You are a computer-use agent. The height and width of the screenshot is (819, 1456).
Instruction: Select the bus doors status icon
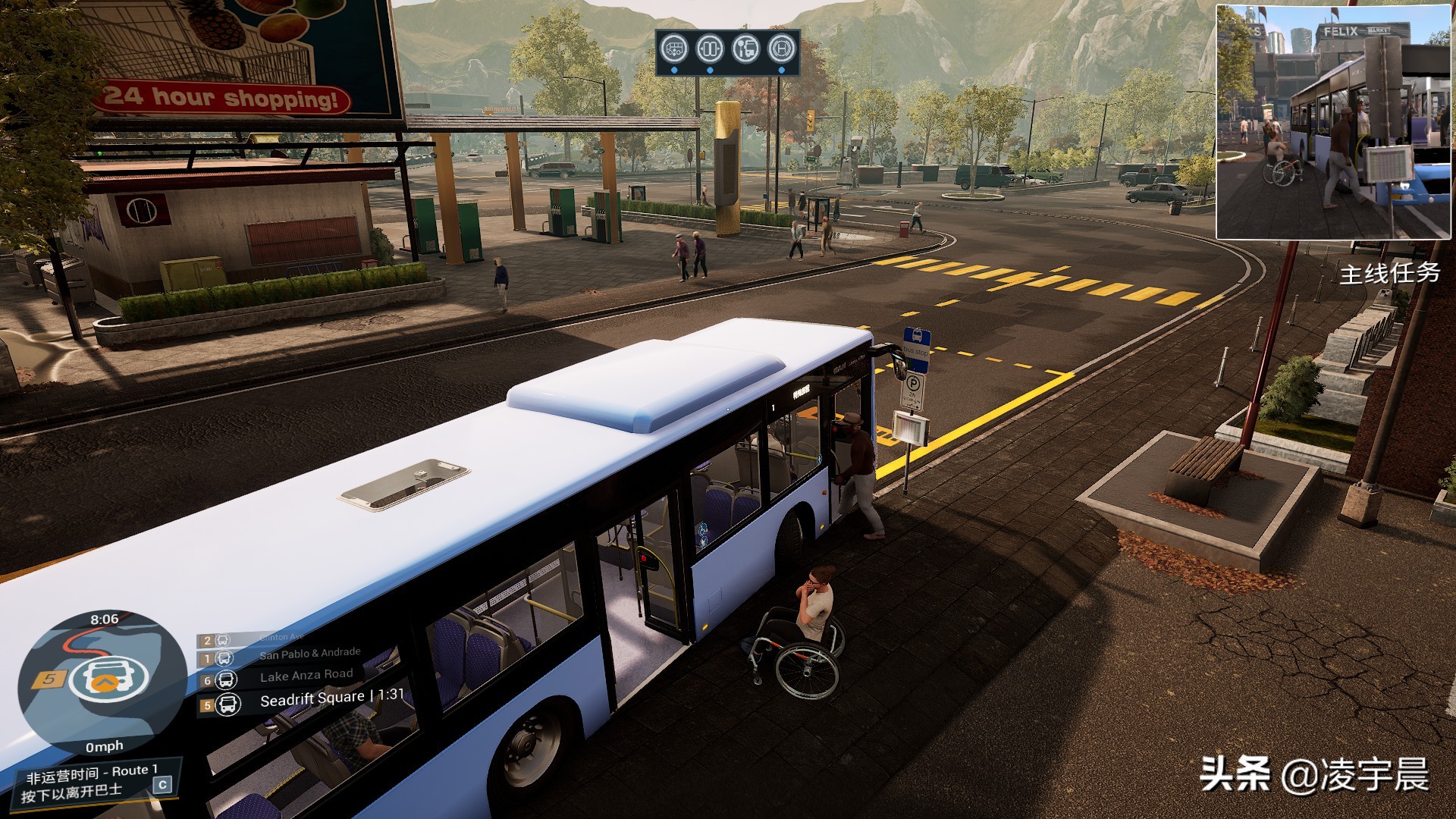(x=710, y=49)
